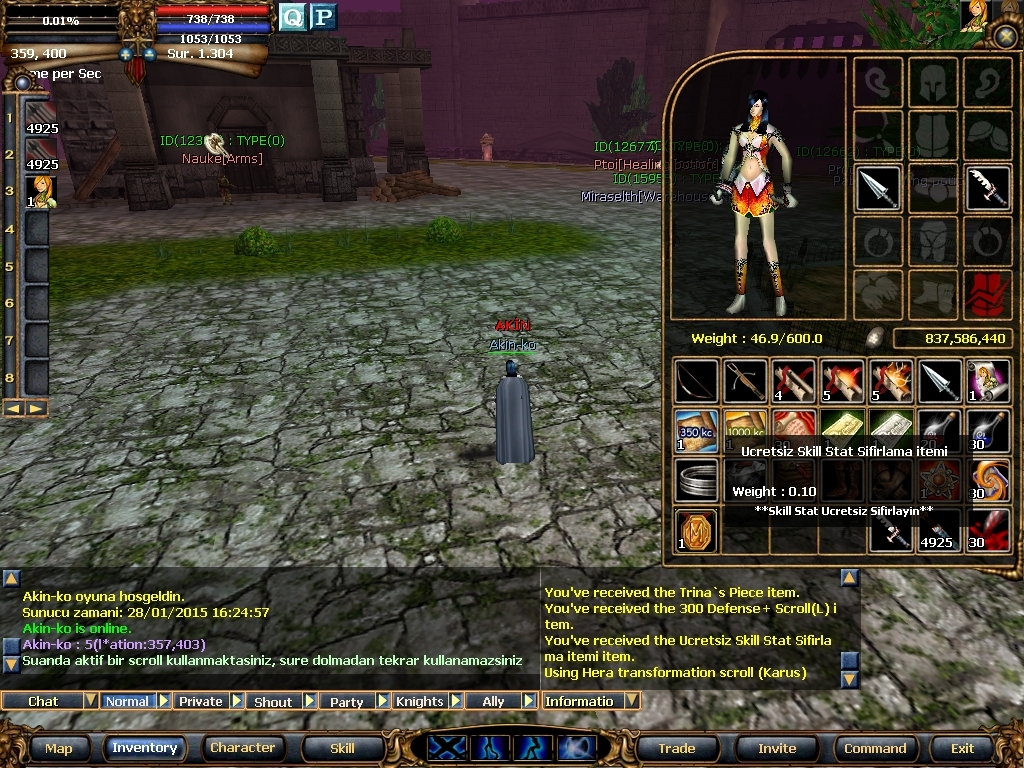The height and width of the screenshot is (768, 1024).
Task: Open the P button panel
Action: [322, 17]
